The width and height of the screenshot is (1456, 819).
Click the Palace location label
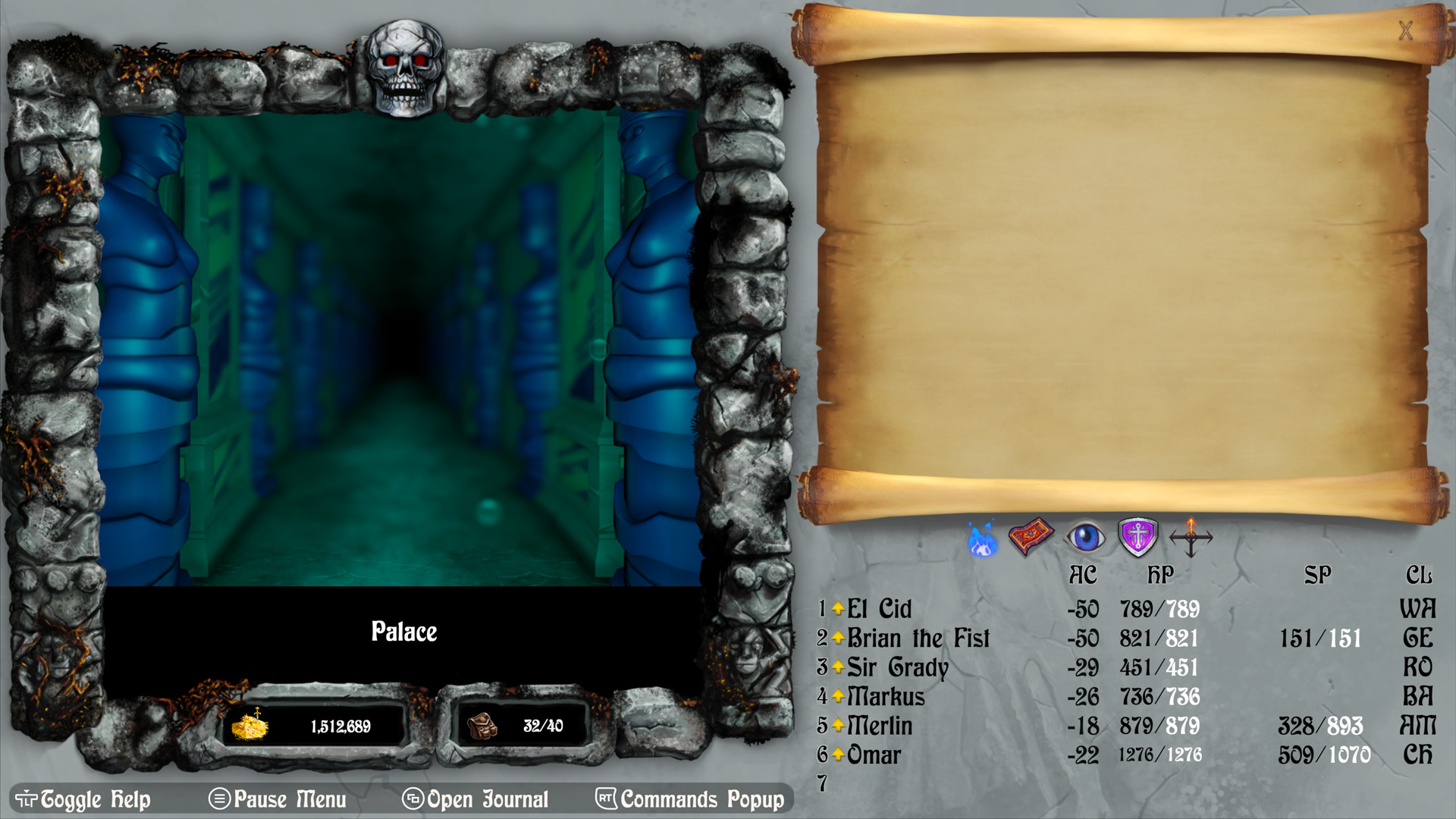(404, 632)
